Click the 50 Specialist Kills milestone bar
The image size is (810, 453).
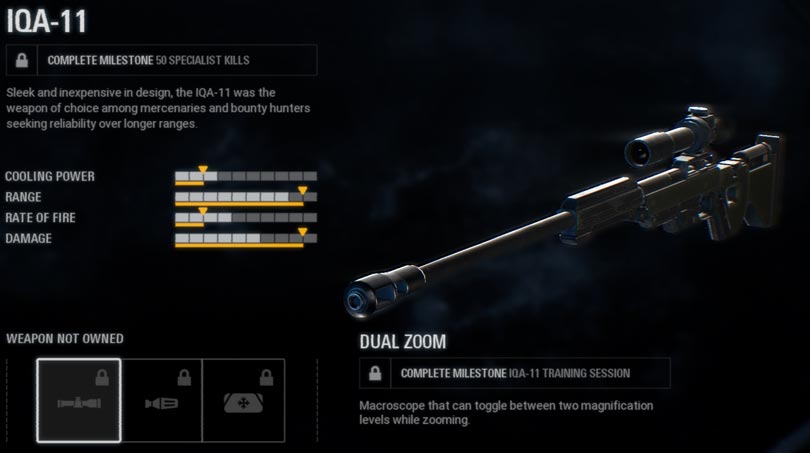pos(161,60)
